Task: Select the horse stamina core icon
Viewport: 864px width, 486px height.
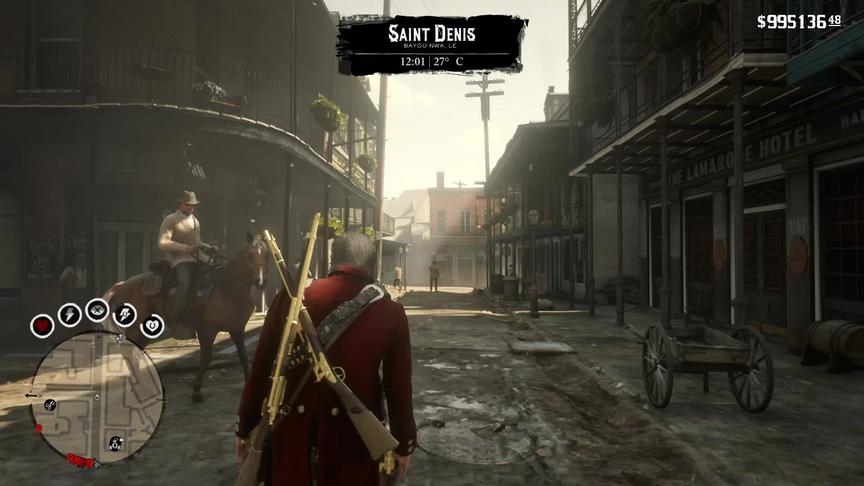Action: pyautogui.click(x=126, y=314)
